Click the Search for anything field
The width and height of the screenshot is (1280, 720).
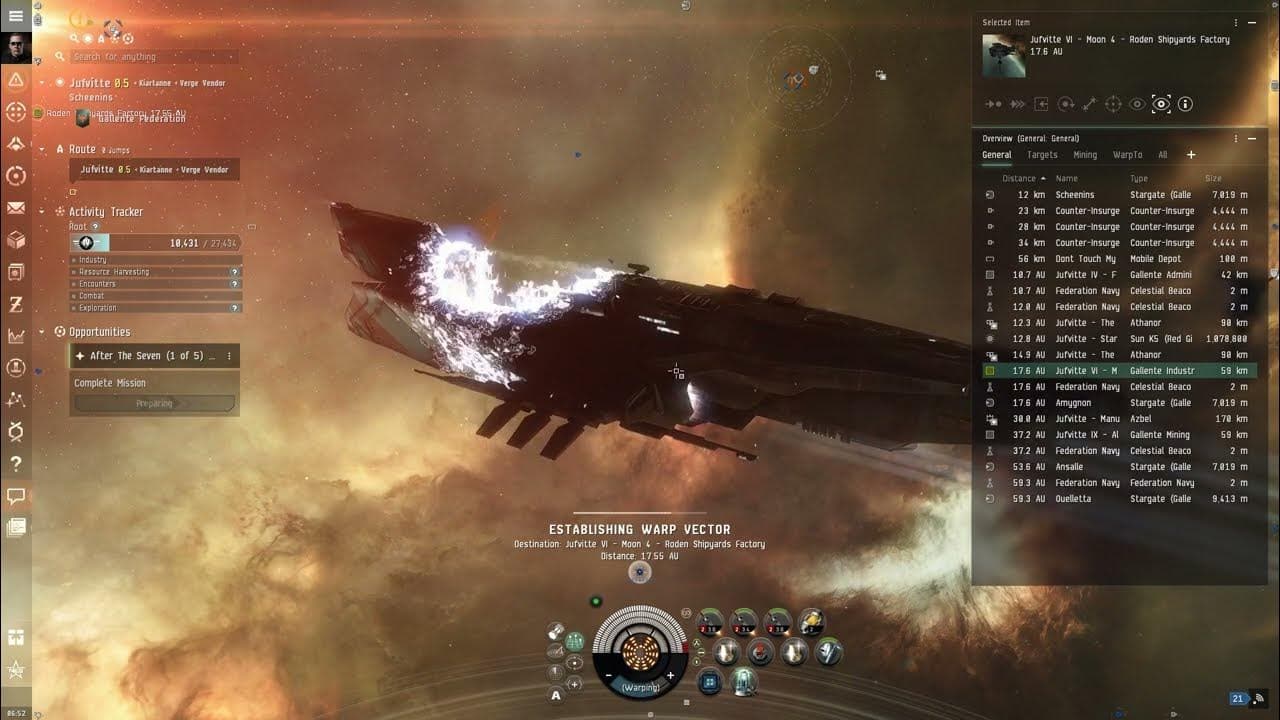pos(150,57)
